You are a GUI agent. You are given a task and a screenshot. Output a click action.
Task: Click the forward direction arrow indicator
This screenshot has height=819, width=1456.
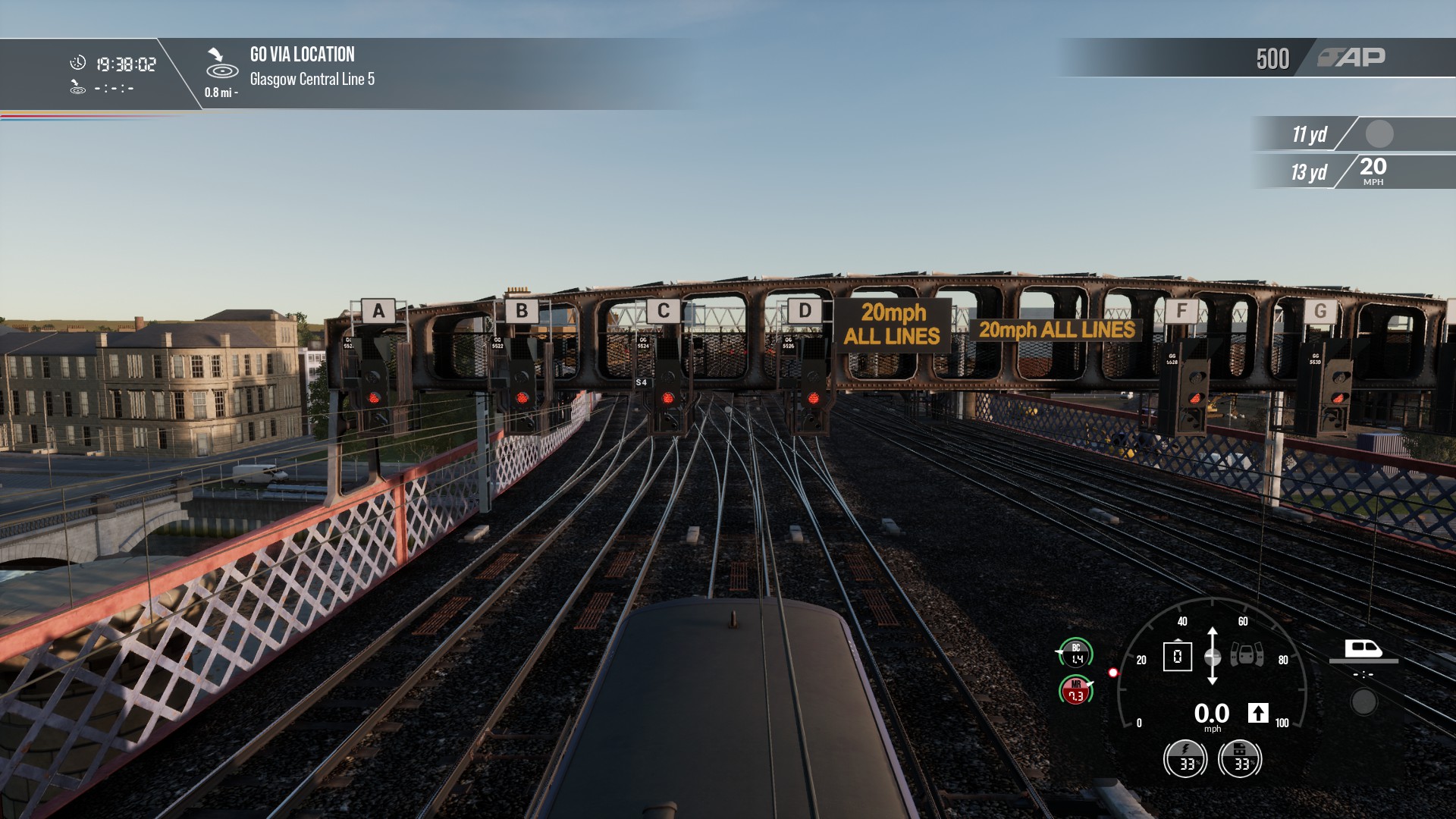(1258, 713)
